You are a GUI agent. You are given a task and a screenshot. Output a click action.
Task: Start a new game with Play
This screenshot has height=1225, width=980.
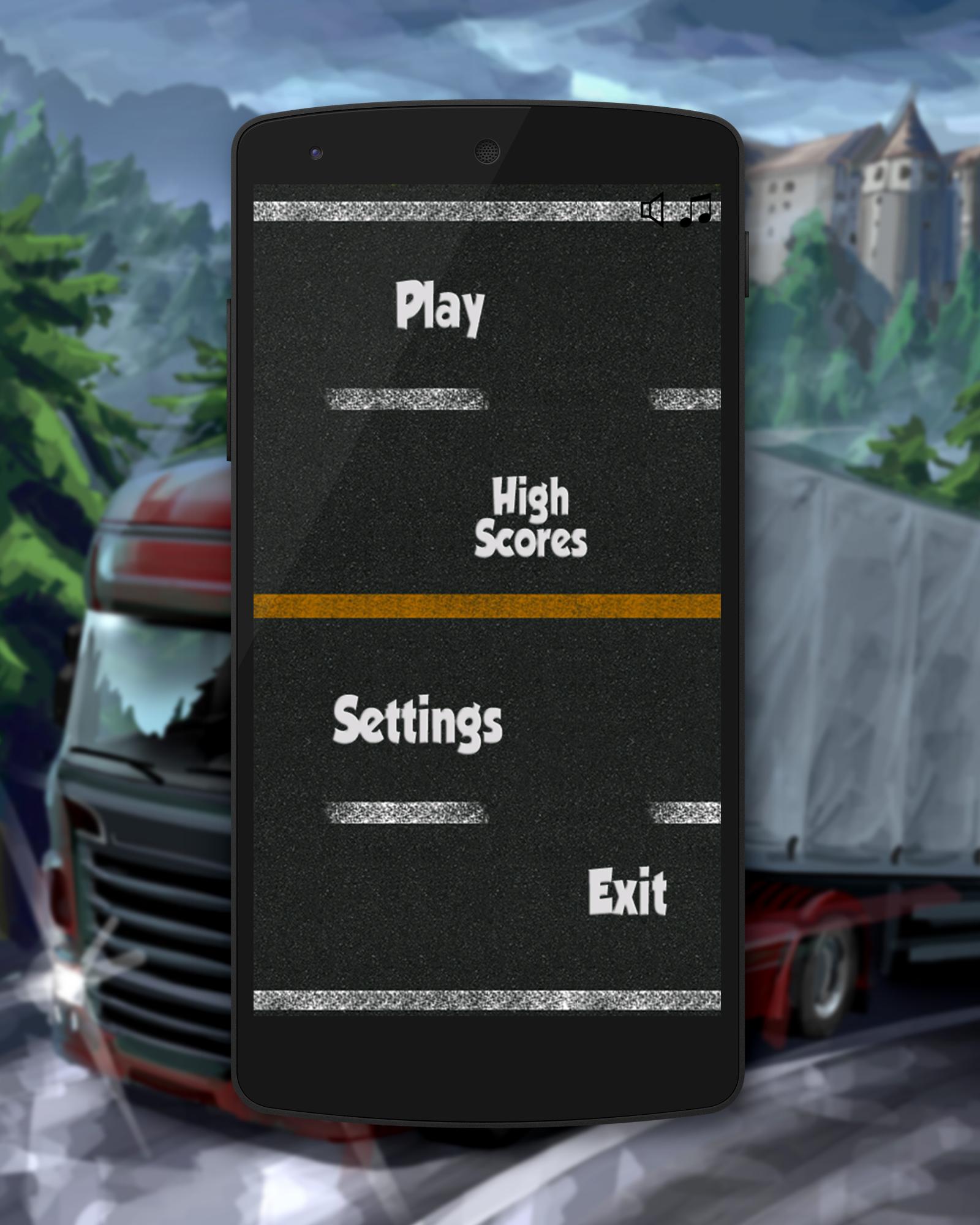coord(440,308)
